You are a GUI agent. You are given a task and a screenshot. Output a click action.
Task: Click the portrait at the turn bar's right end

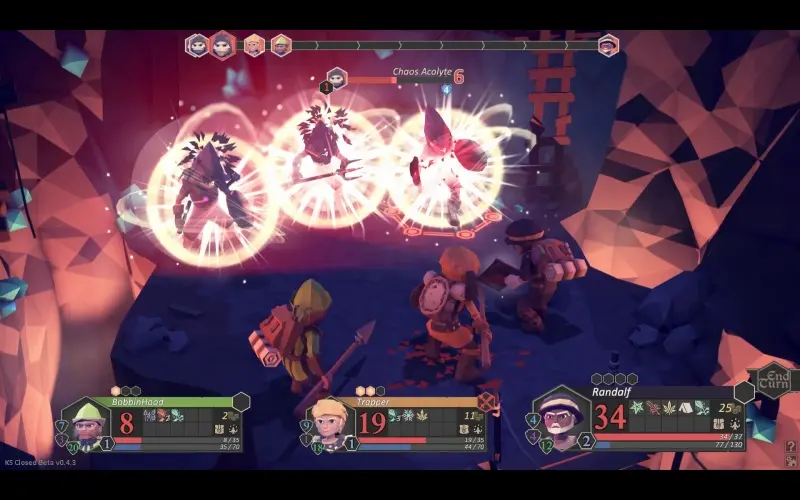(608, 45)
